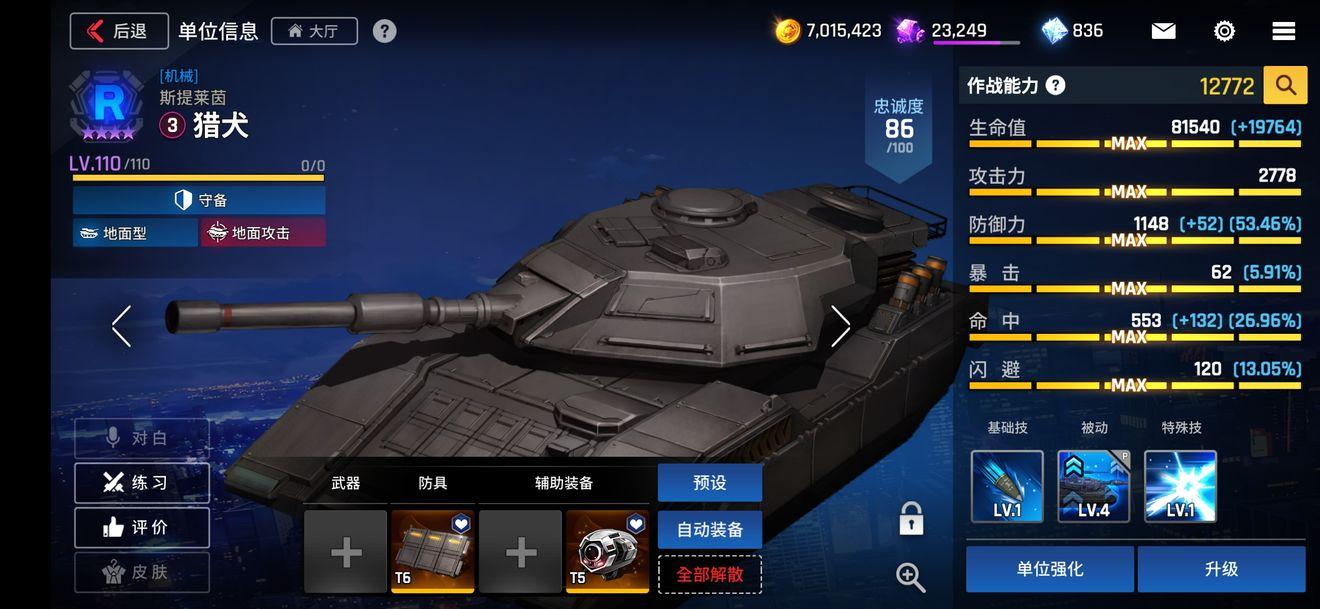The image size is (1320, 609).
Task: Choose 自动装备 auto equip
Action: click(x=709, y=529)
